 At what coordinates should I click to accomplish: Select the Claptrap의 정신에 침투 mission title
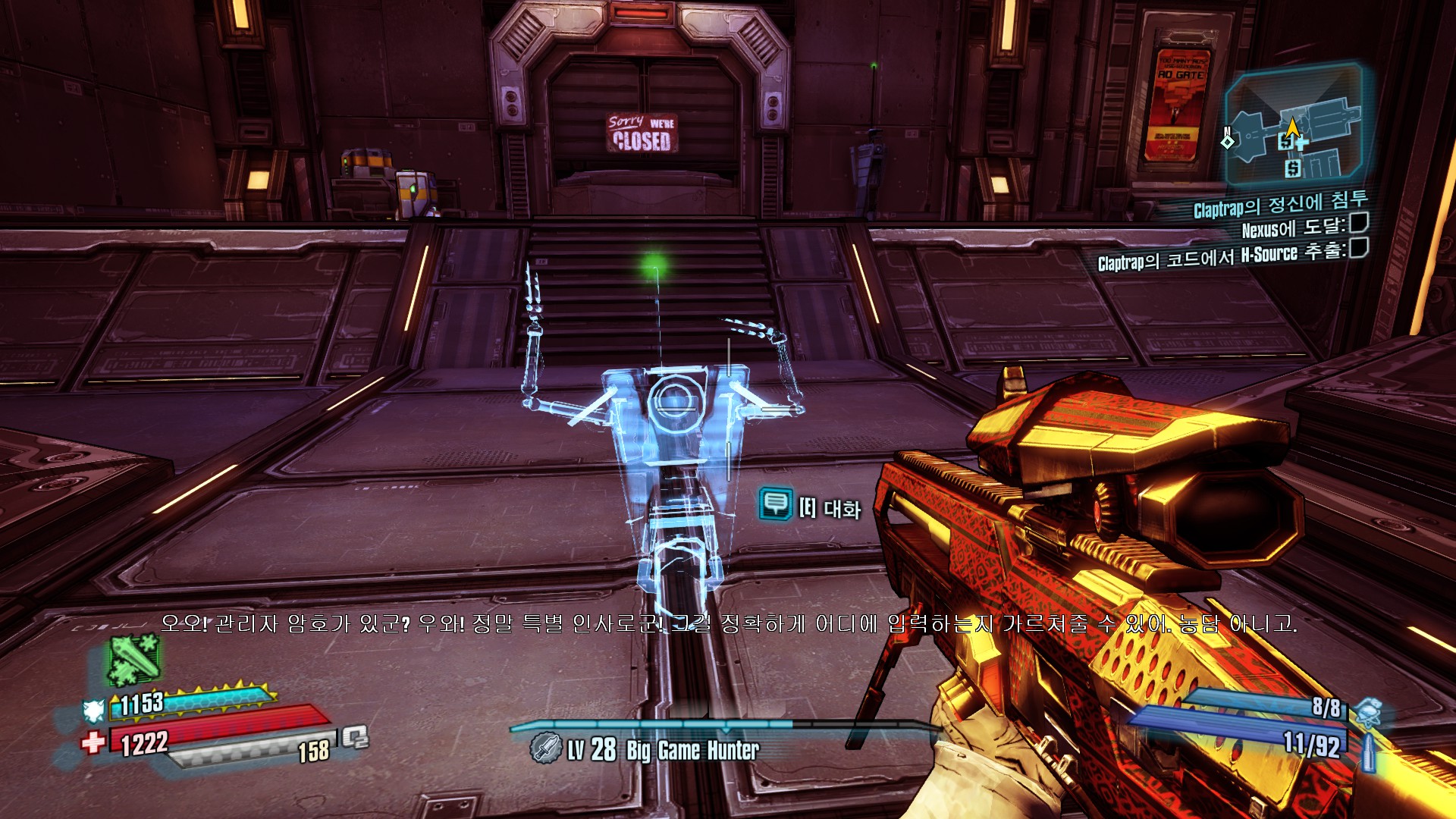(x=1280, y=203)
